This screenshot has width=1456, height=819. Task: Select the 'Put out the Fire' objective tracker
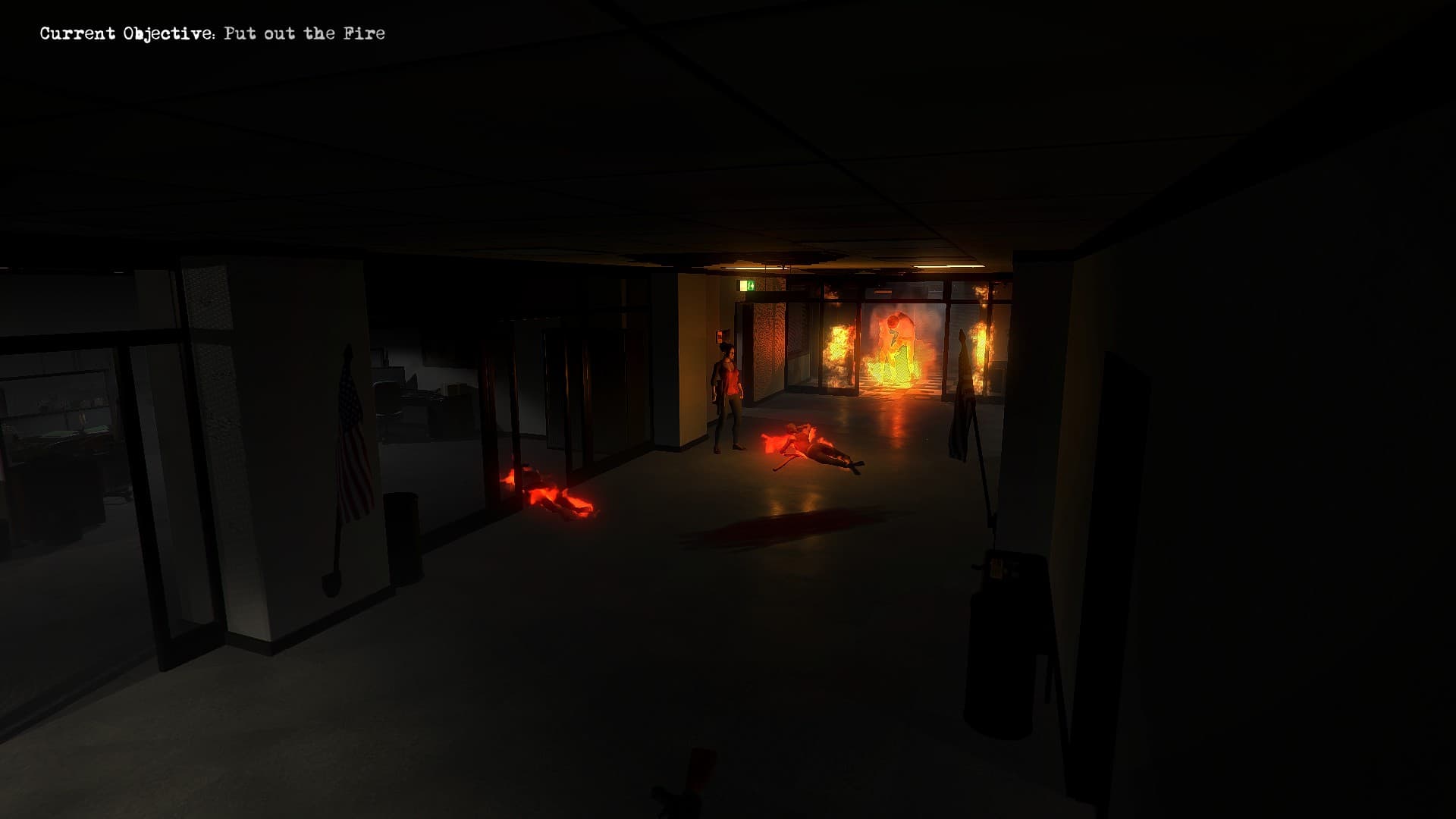[212, 33]
